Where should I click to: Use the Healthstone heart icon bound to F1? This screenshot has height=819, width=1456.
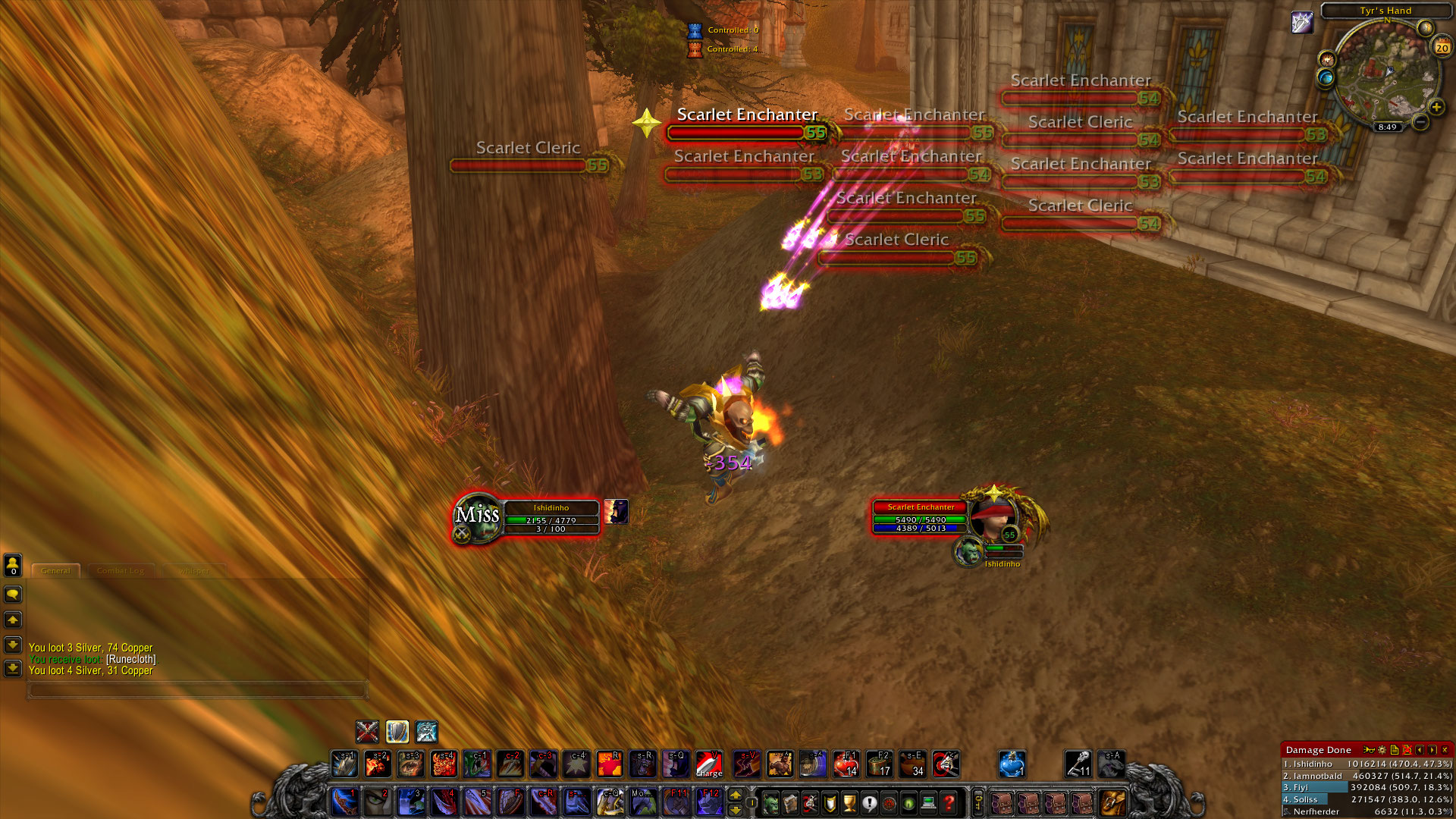(x=847, y=765)
